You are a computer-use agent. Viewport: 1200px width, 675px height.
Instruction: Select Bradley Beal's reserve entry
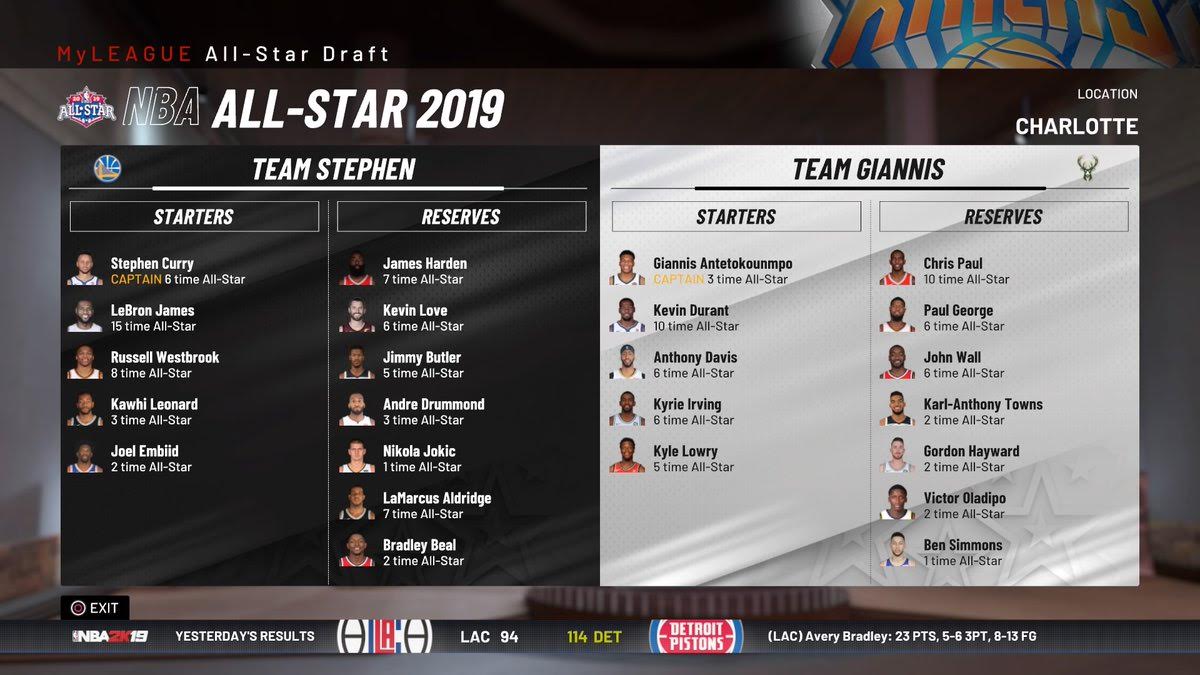pos(419,552)
